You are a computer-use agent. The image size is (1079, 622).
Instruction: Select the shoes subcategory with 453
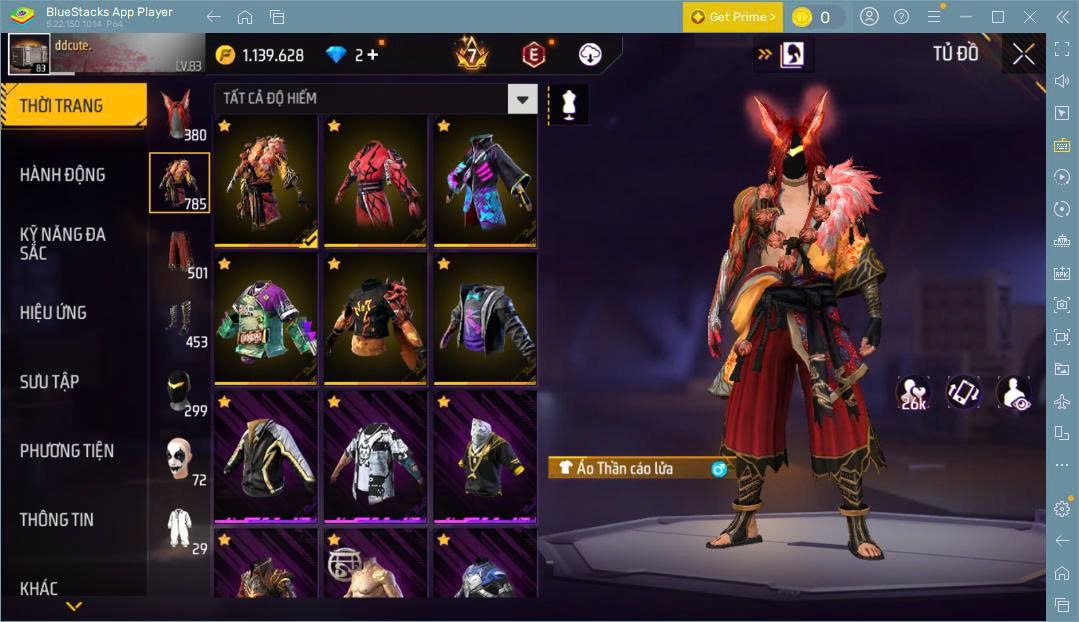pyautogui.click(x=178, y=322)
